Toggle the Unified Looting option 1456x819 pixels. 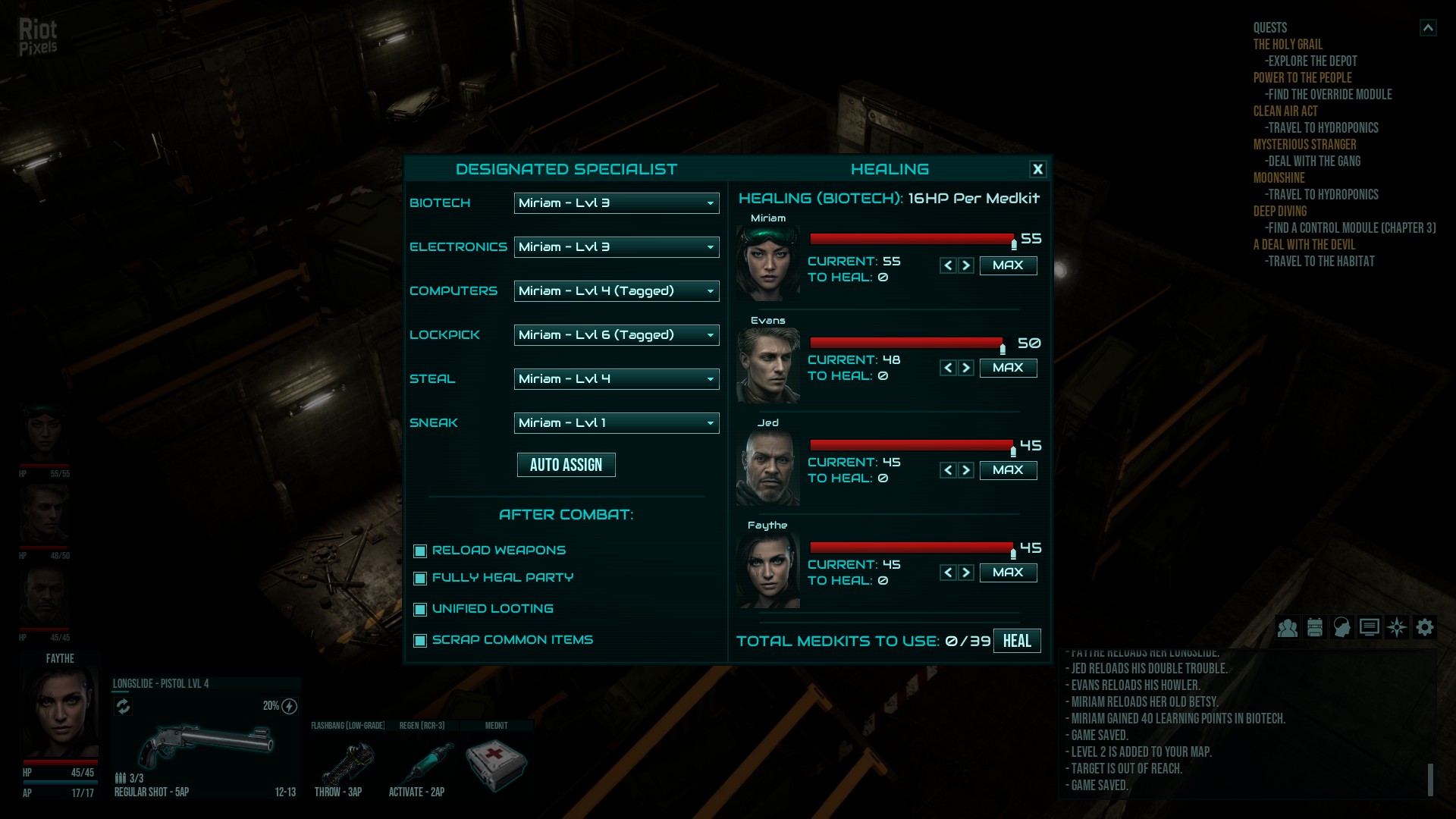pos(420,610)
